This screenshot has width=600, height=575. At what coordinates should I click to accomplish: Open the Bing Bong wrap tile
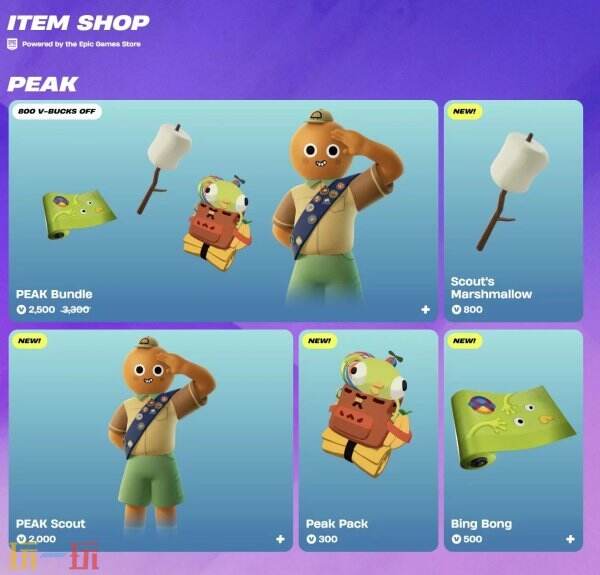513,440
